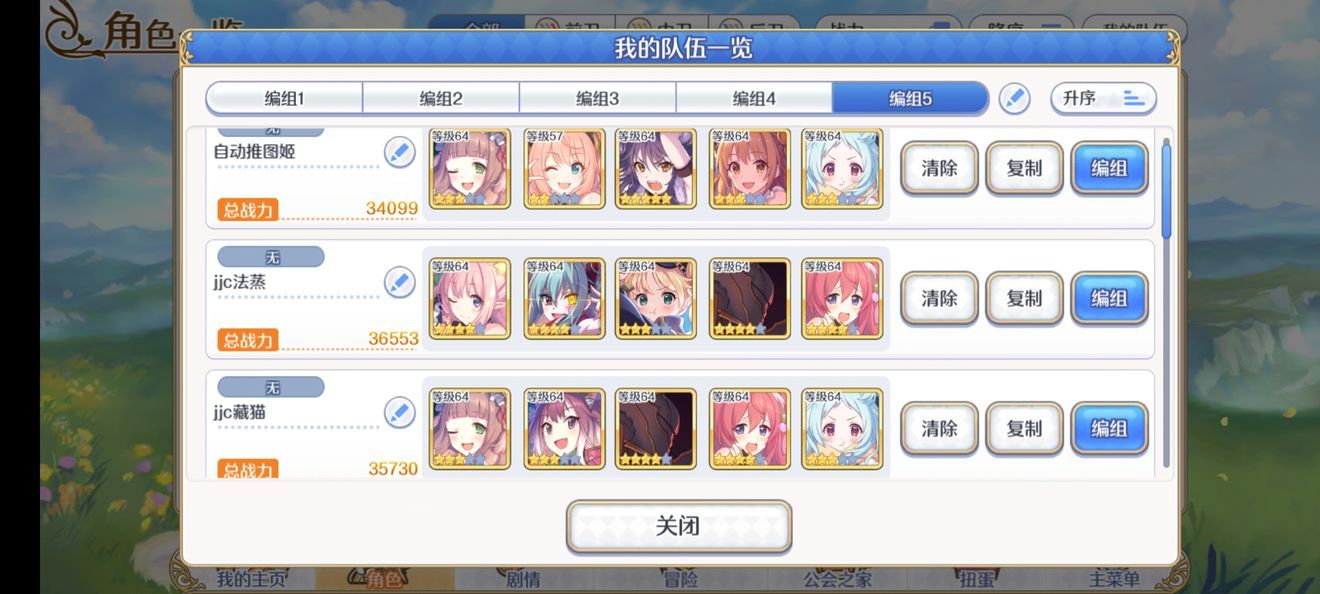Clear the 自动推图姬 team with 清除
Image resolution: width=1320 pixels, height=594 pixels.
pyautogui.click(x=939, y=168)
